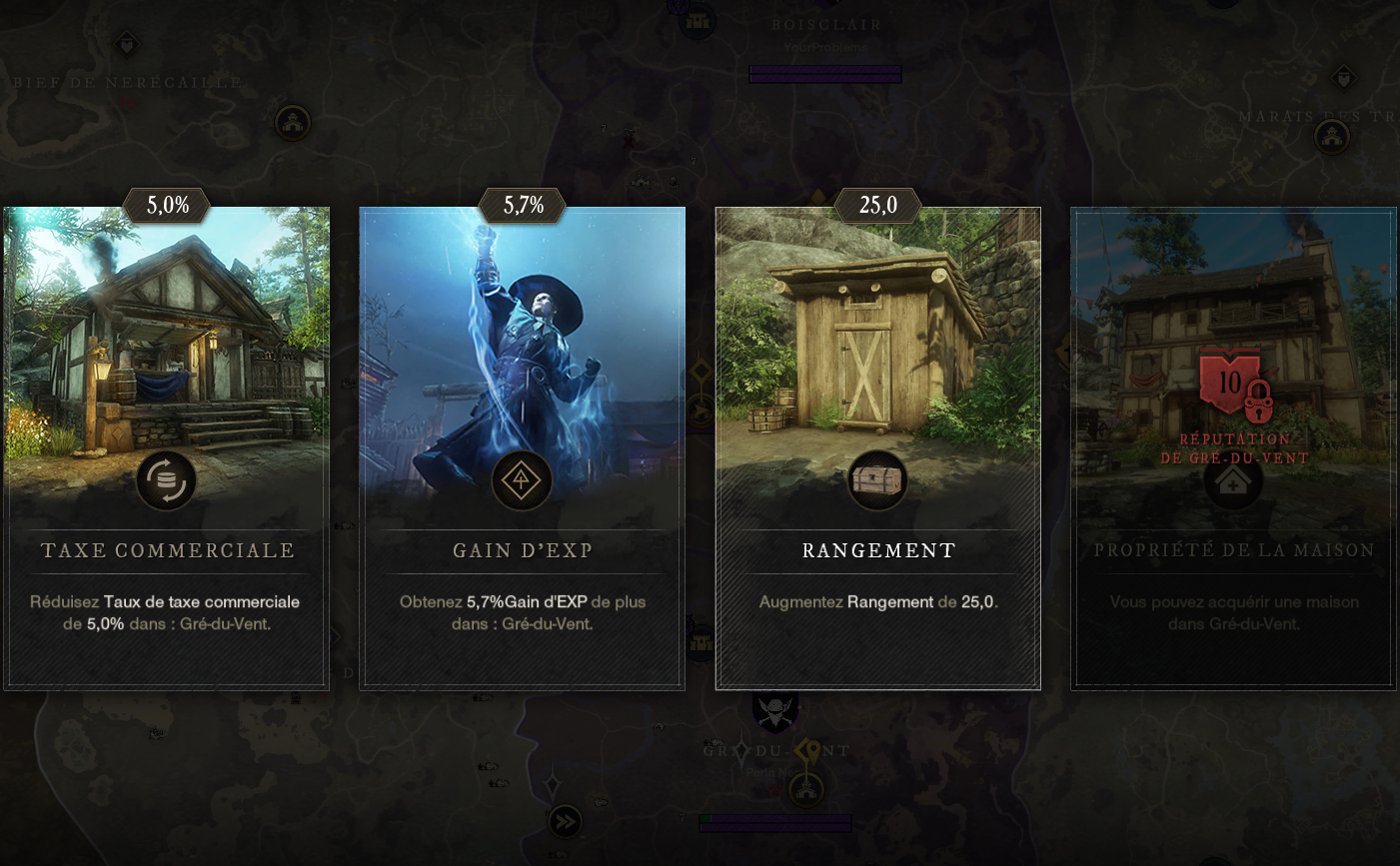Select the coin-stack icon on Taxe Commerciale card
The height and width of the screenshot is (866, 1400).
pos(166,480)
